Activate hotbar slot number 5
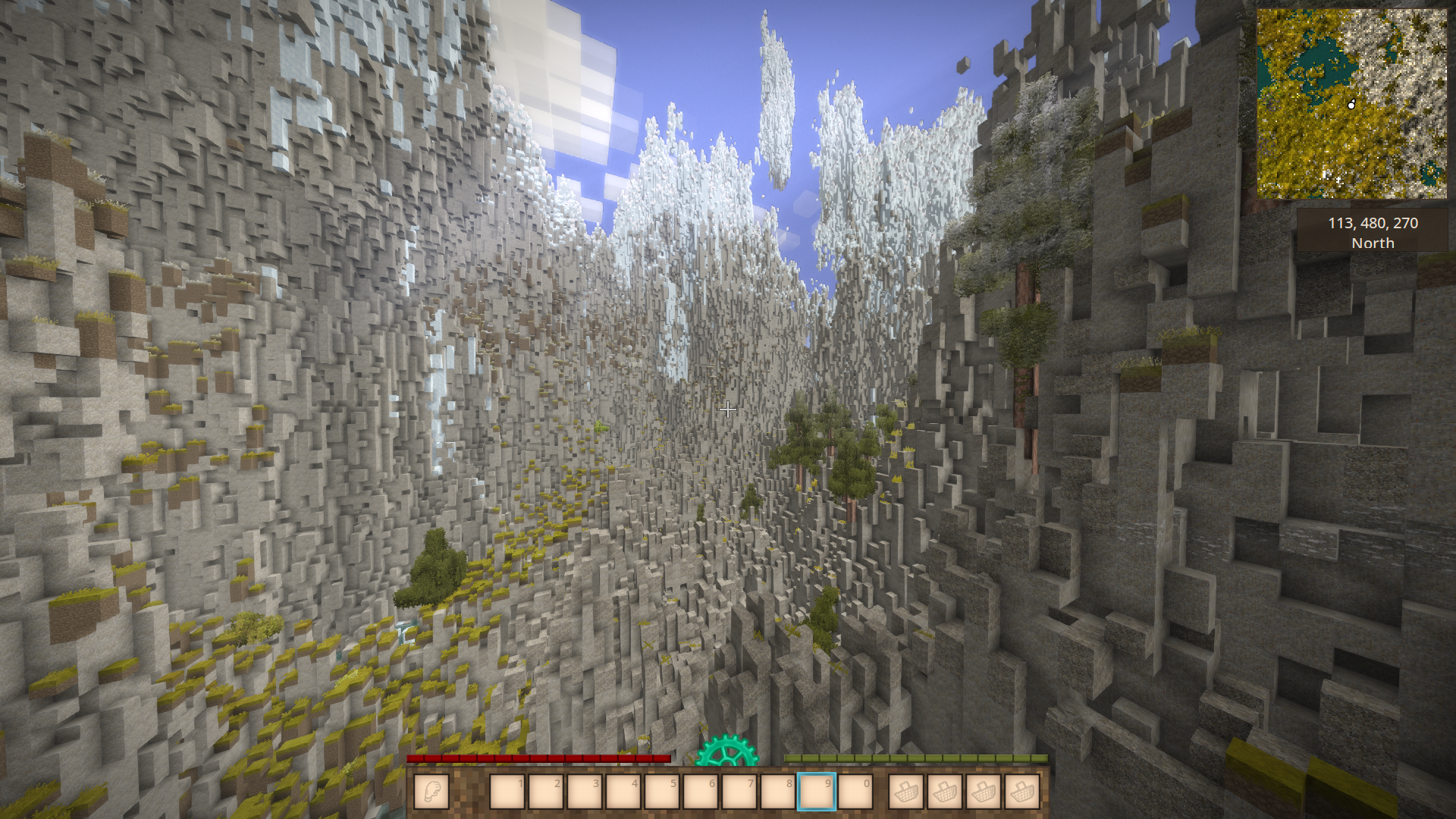1456x819 pixels. pyautogui.click(x=662, y=792)
